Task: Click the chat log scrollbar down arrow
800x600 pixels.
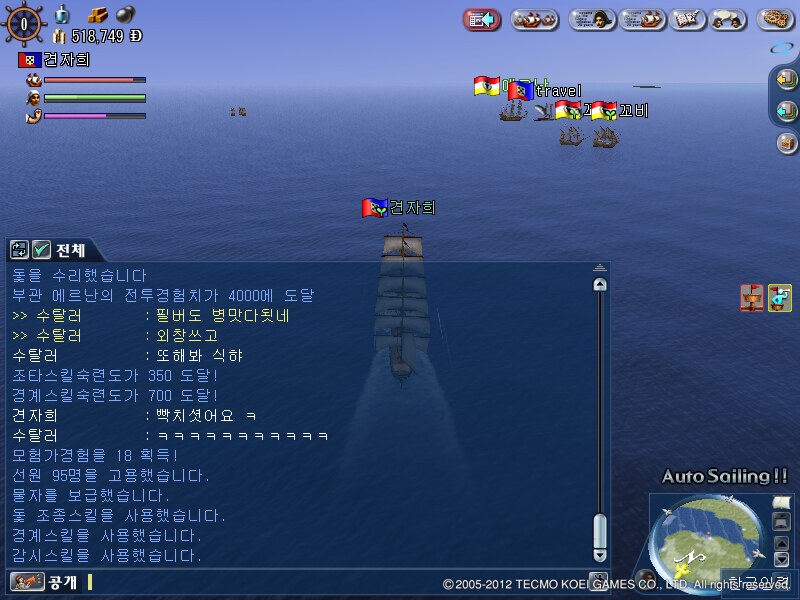Action: [x=600, y=554]
